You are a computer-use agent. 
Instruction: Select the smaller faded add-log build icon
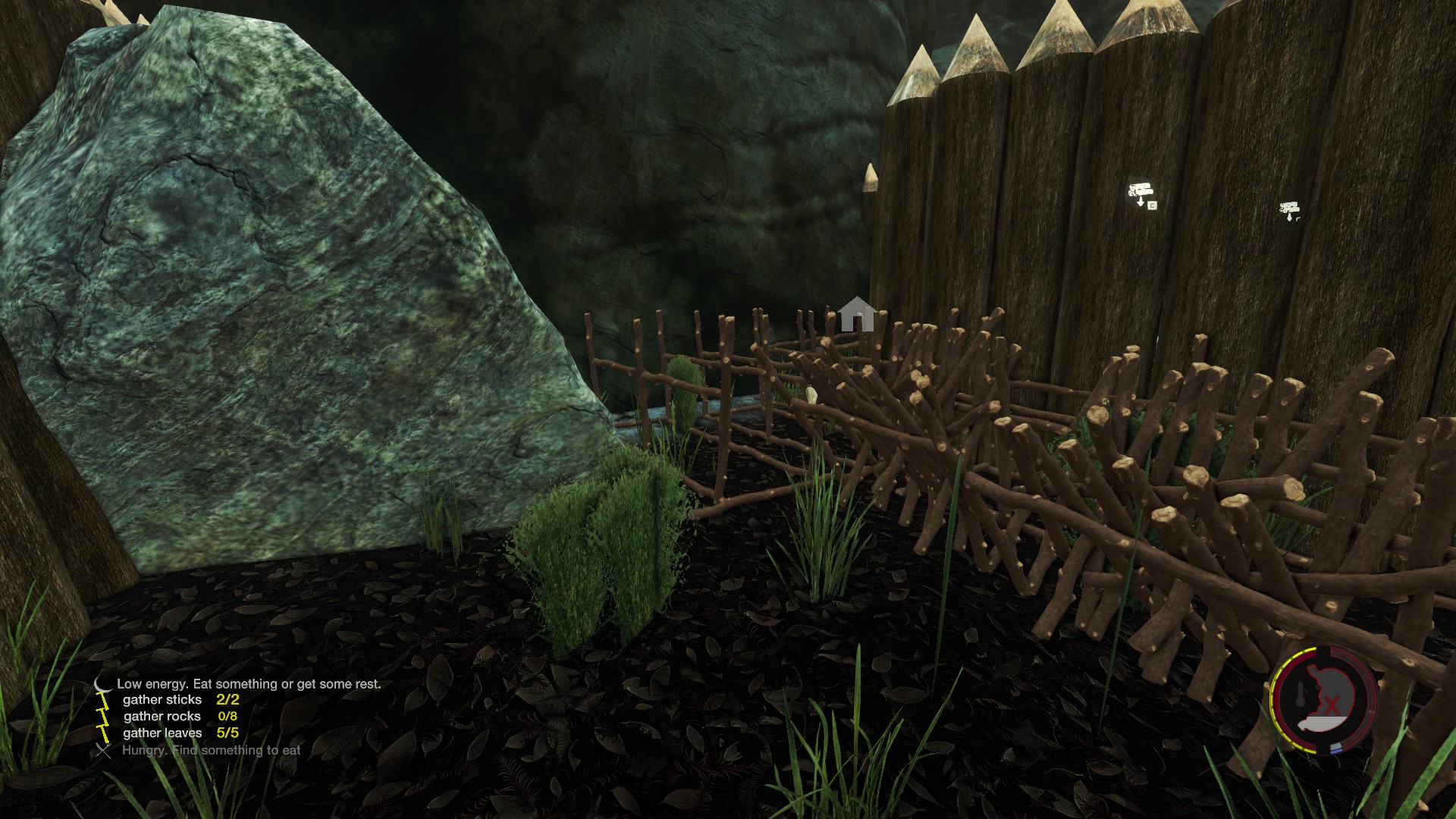pyautogui.click(x=1289, y=210)
